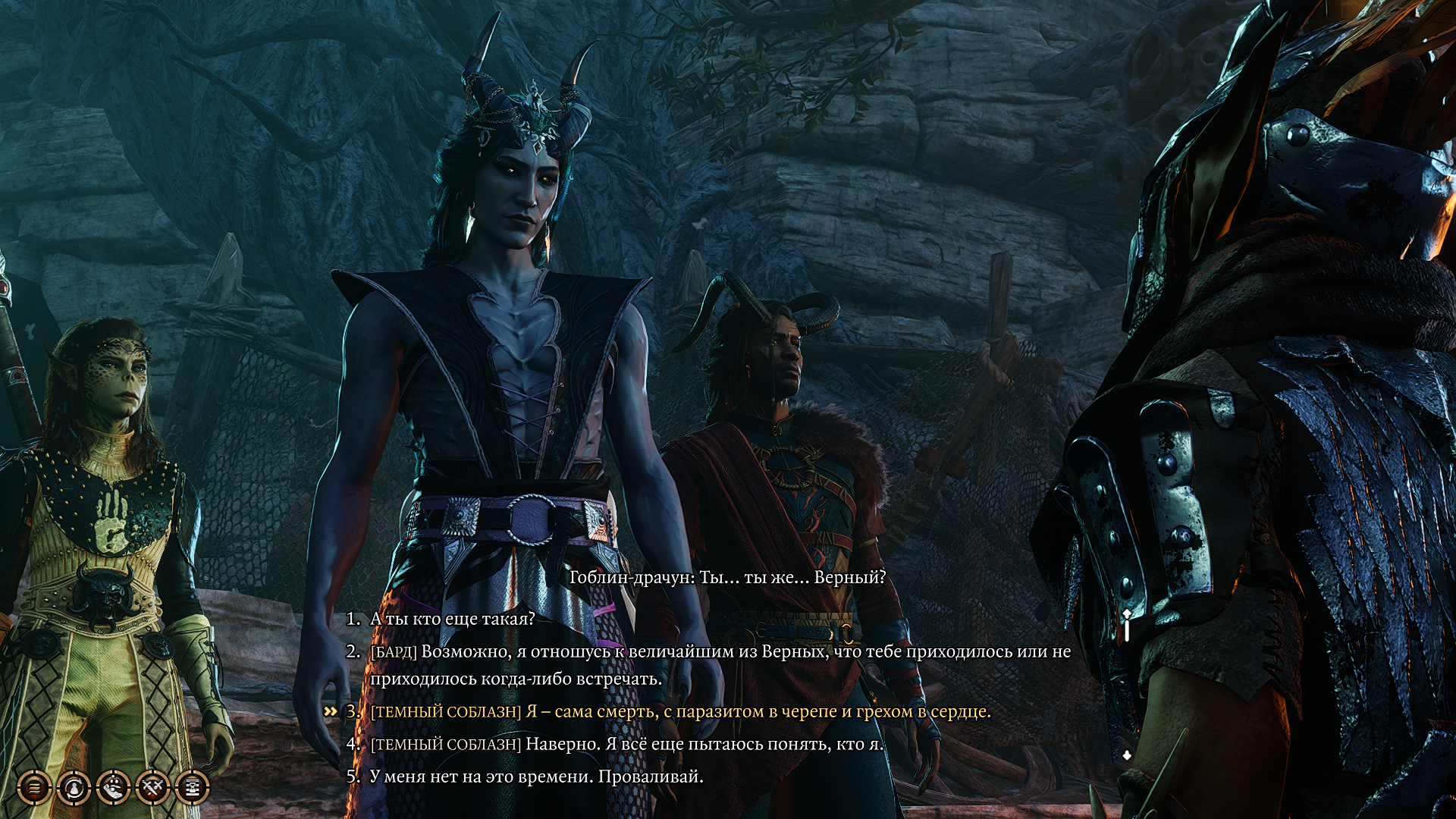The width and height of the screenshot is (1456, 819).
Task: Select "У меня нет на это времени" reply
Action: pyautogui.click(x=536, y=777)
